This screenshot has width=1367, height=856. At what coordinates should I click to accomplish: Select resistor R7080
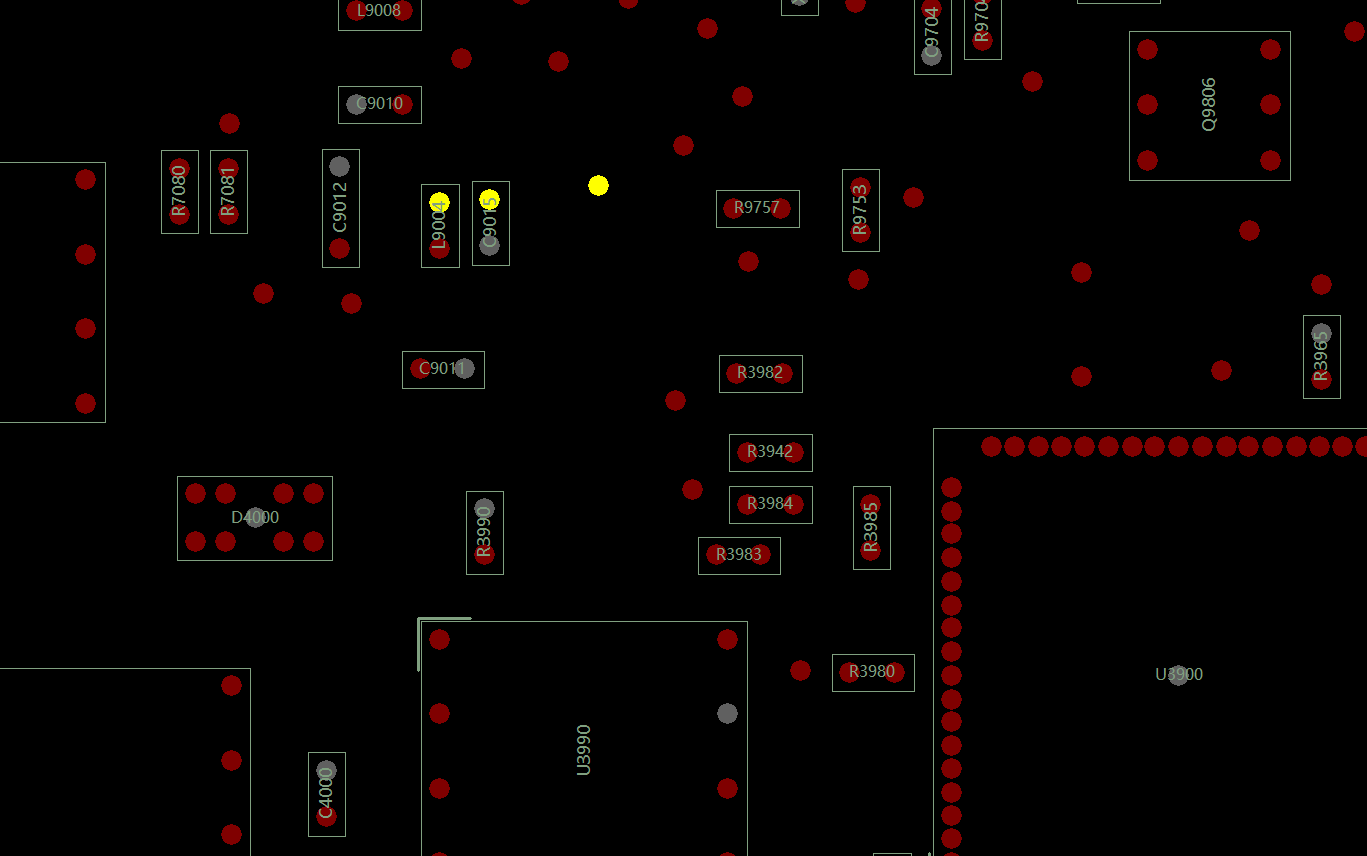click(179, 191)
